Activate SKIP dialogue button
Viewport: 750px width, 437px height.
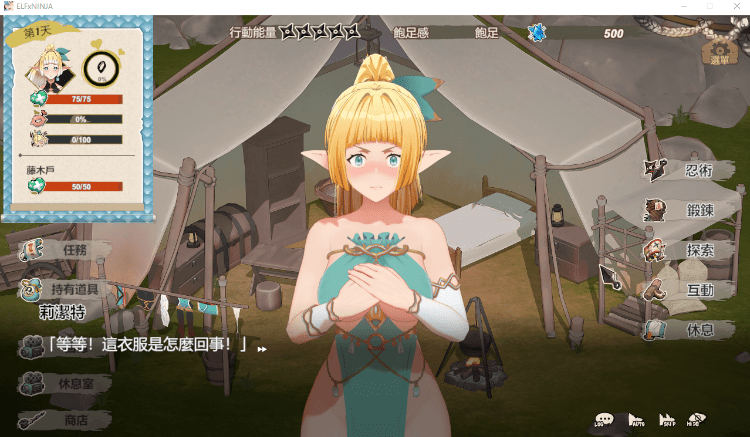[x=667, y=421]
